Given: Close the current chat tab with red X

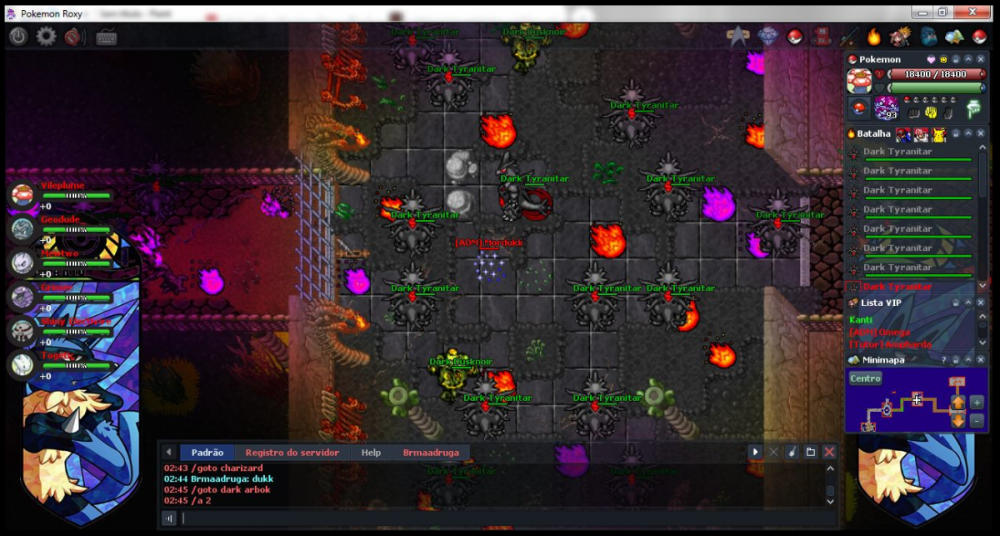Looking at the screenshot, I should click(829, 452).
